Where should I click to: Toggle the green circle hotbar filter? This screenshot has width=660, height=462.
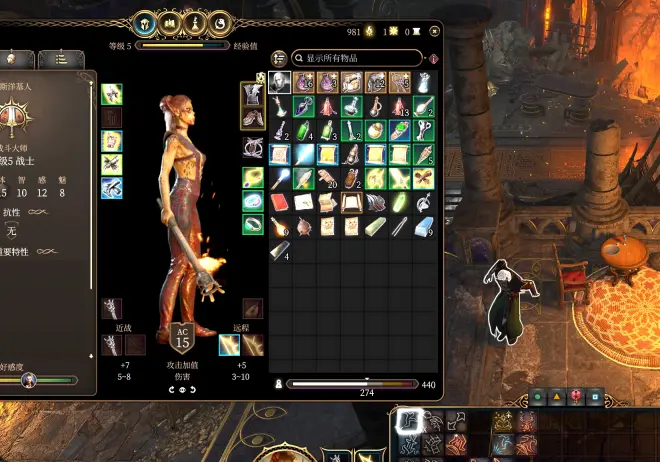(x=537, y=397)
